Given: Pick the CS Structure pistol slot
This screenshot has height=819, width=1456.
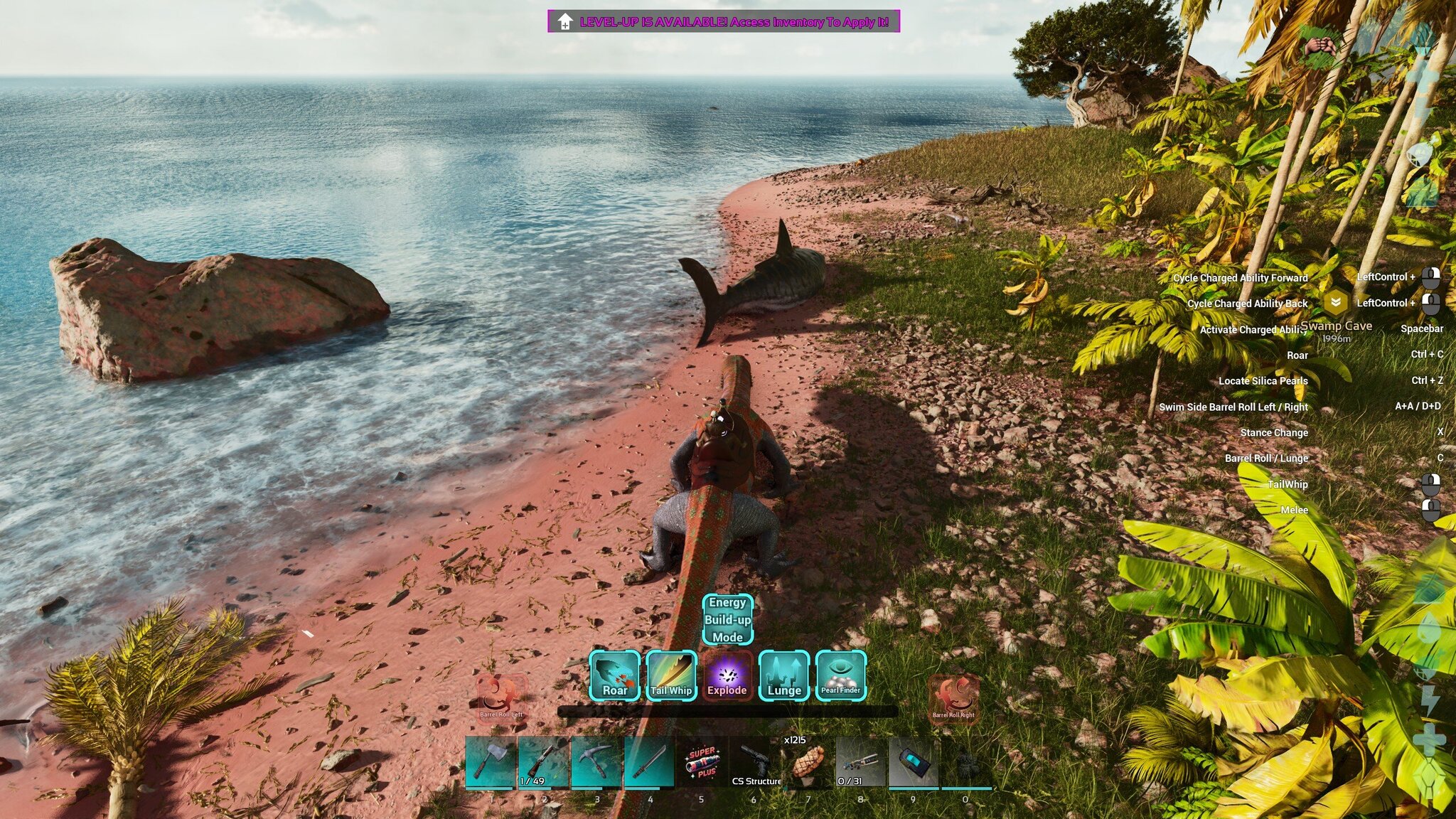Looking at the screenshot, I should [755, 762].
